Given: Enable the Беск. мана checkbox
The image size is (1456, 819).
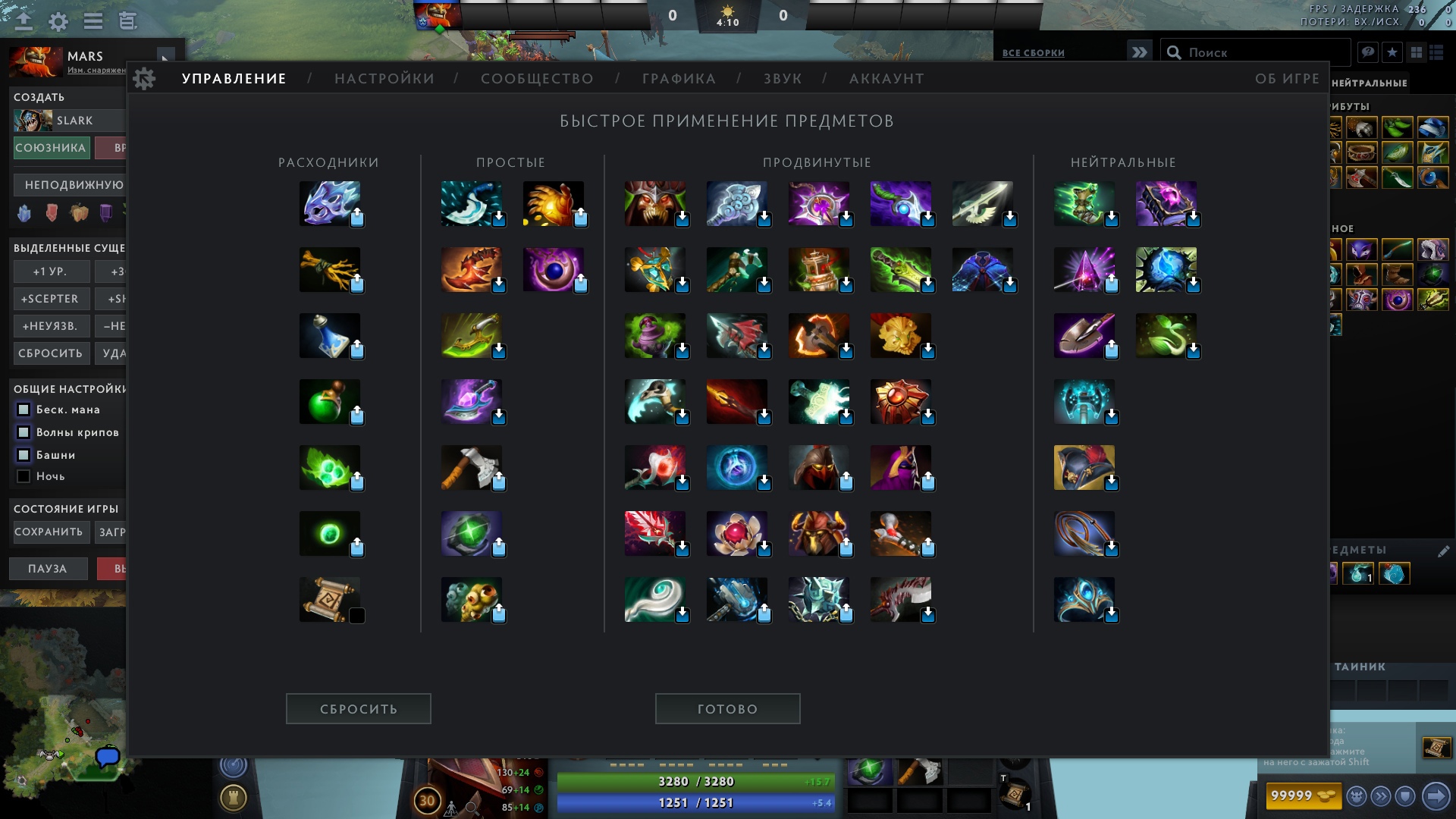Looking at the screenshot, I should (x=23, y=409).
